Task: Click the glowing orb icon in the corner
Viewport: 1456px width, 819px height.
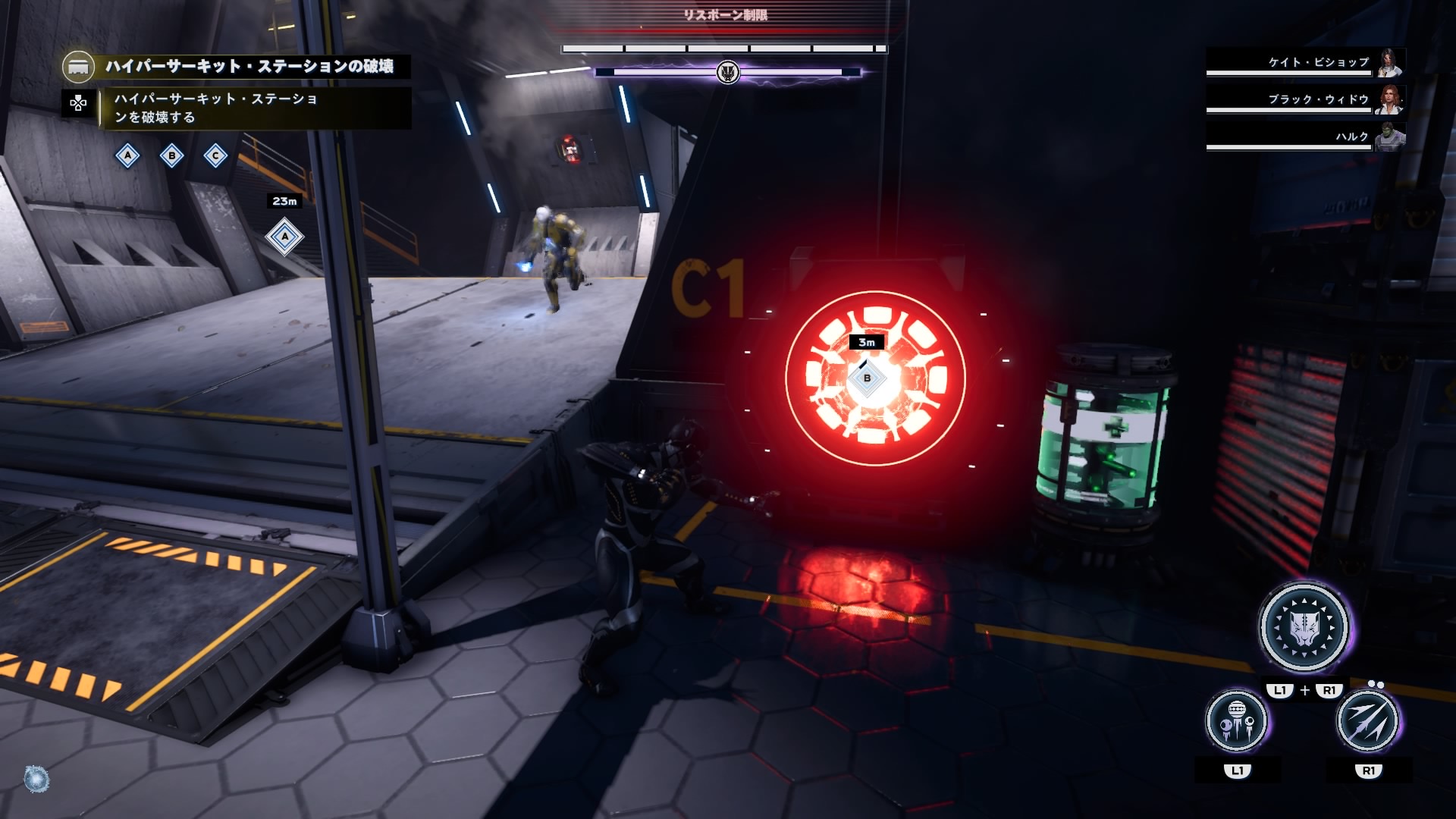Action: (x=36, y=780)
